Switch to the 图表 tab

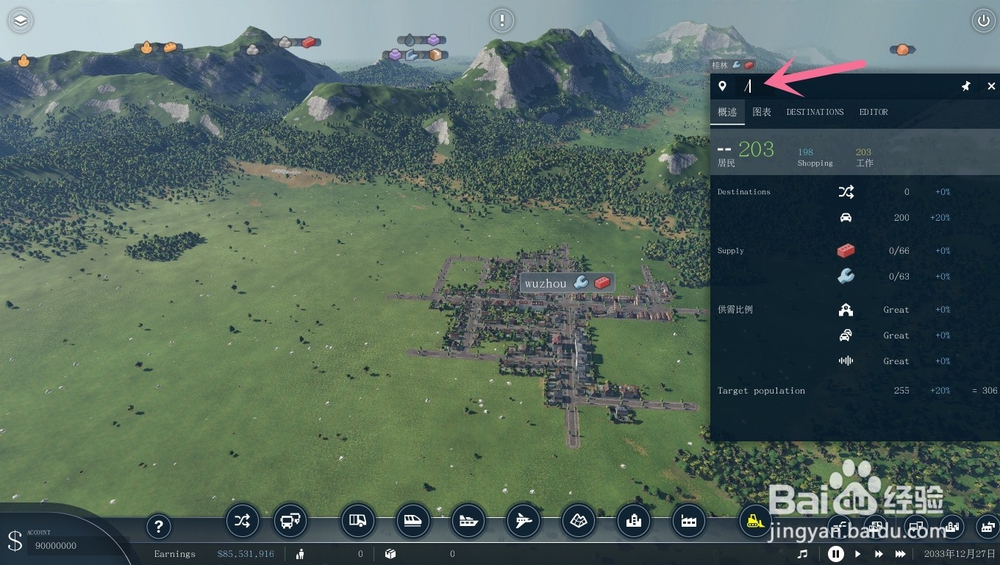(x=762, y=112)
